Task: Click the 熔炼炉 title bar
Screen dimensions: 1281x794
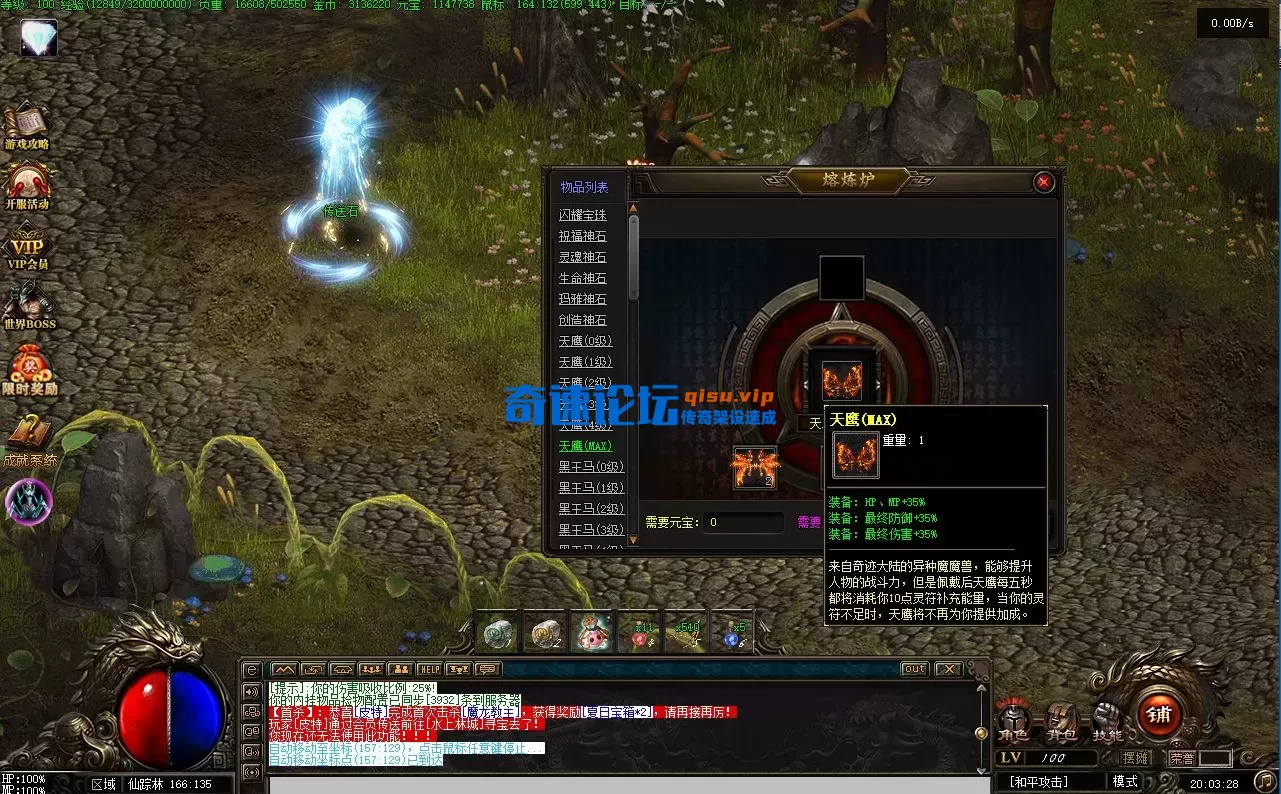Action: (851, 177)
